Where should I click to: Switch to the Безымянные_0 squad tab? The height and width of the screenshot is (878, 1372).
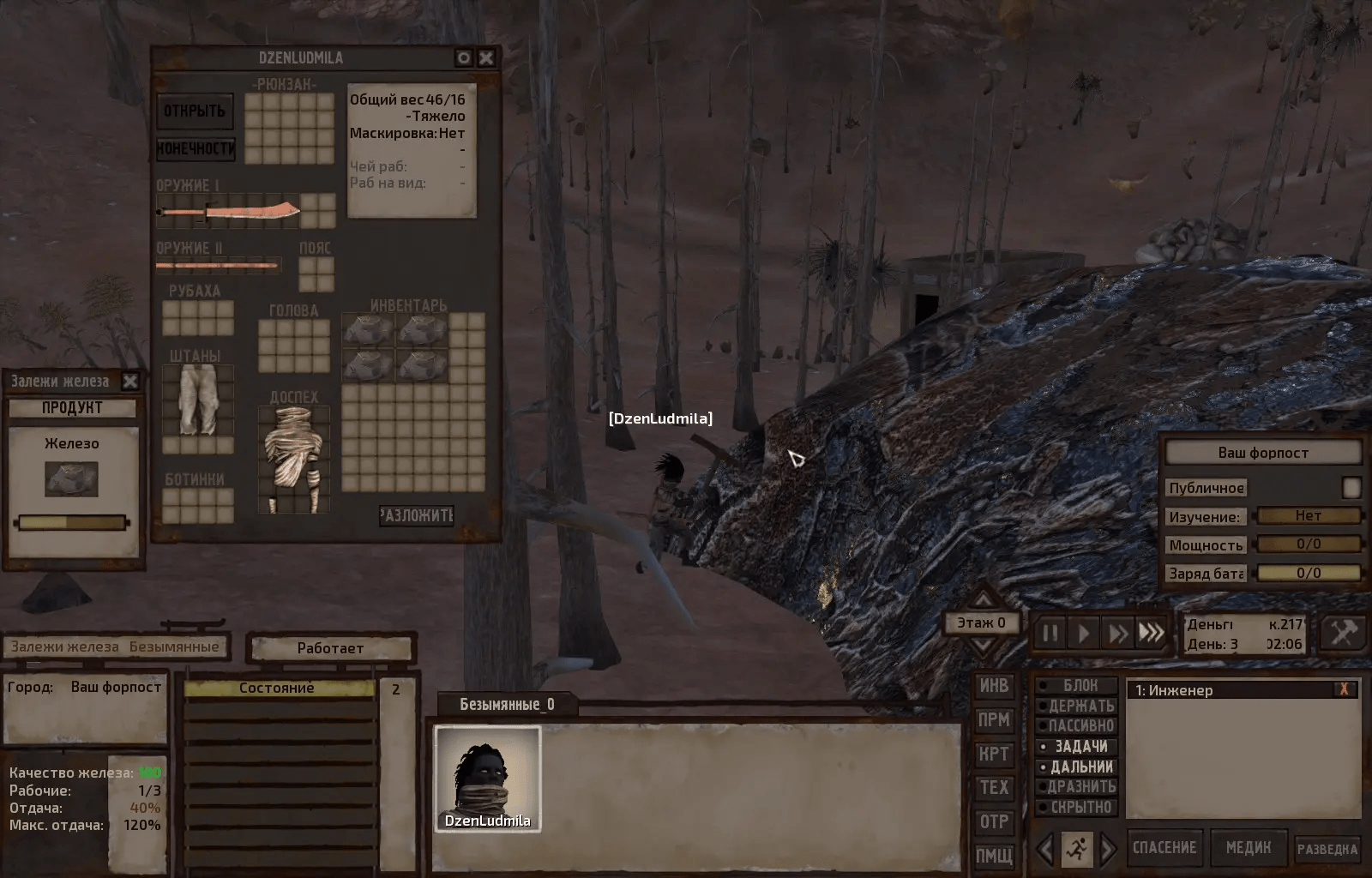(x=507, y=704)
